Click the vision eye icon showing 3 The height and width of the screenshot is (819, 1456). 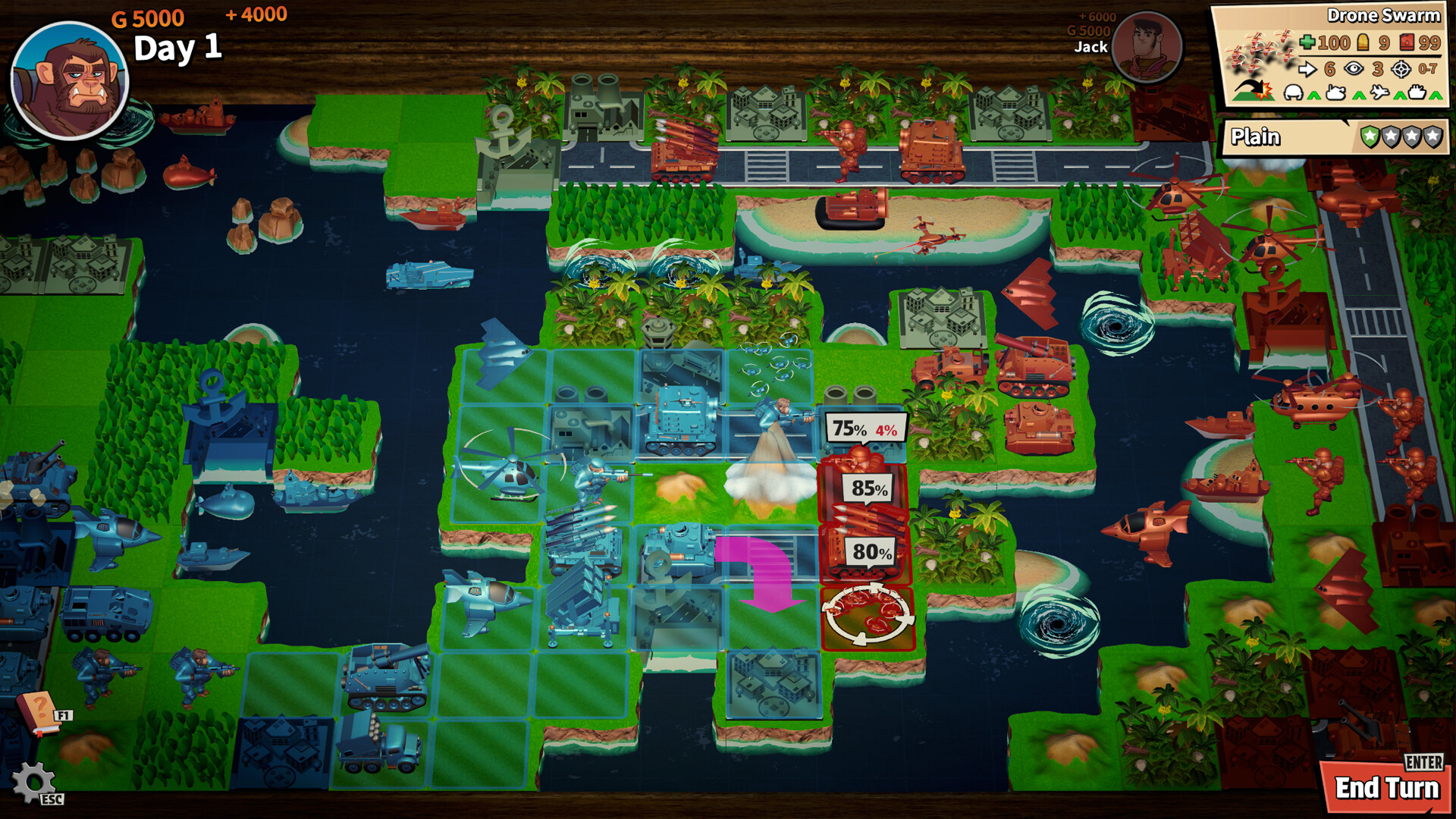[x=1352, y=69]
